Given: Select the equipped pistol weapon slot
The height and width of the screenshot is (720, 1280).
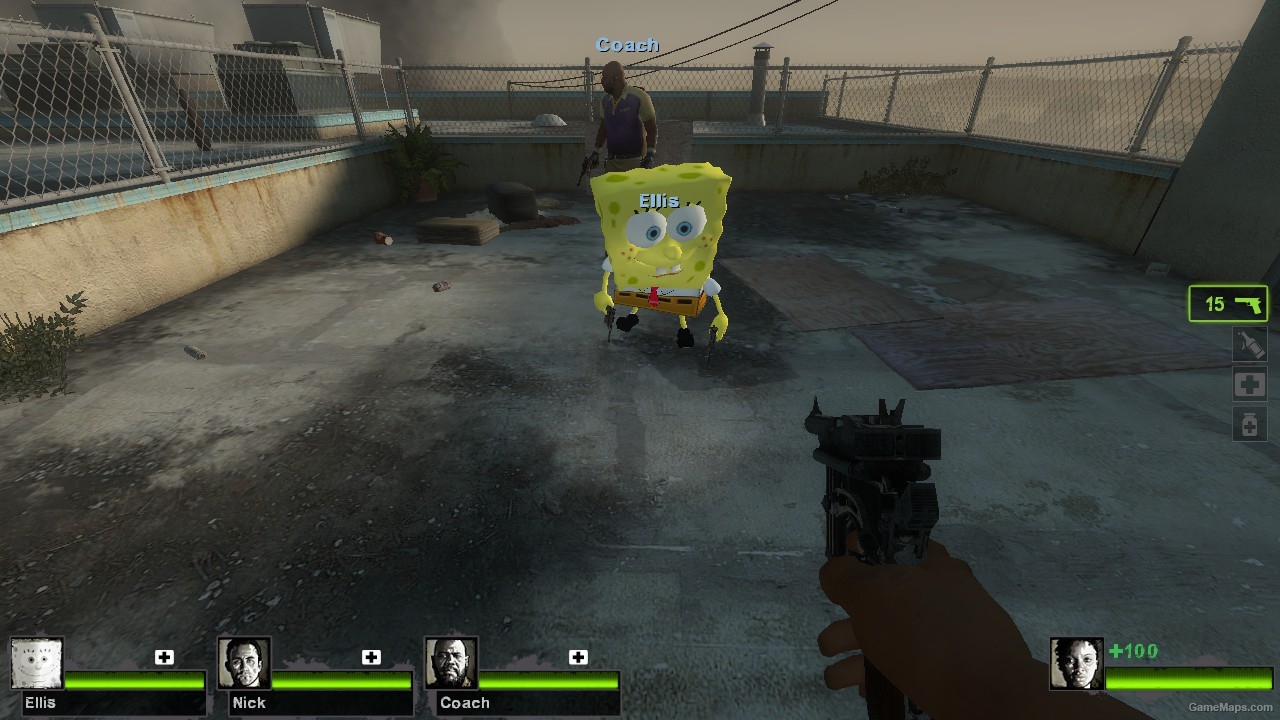Looking at the screenshot, I should click(1227, 304).
